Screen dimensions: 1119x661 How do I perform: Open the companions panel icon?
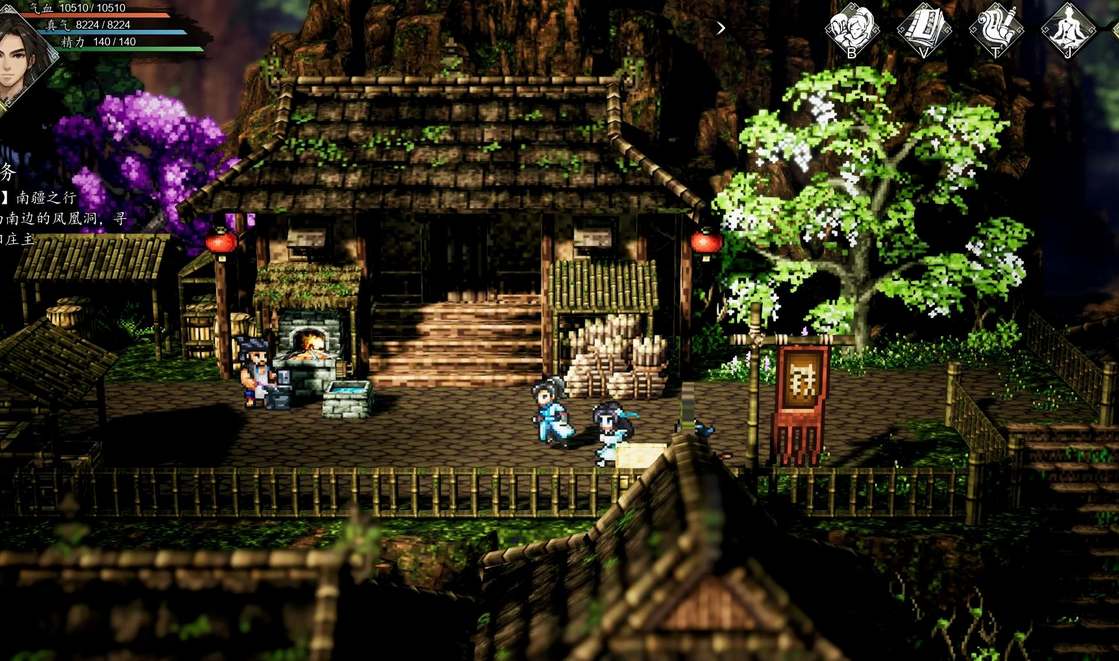(851, 28)
